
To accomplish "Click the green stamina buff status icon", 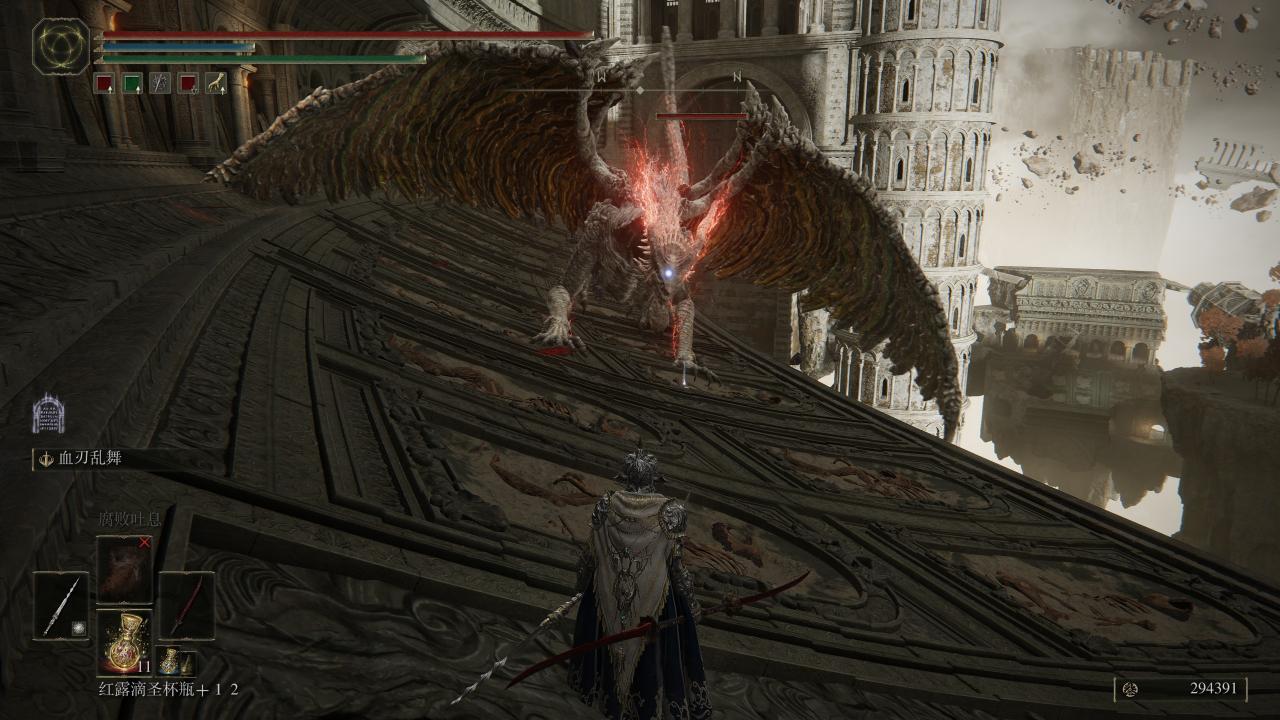I will 132,83.
